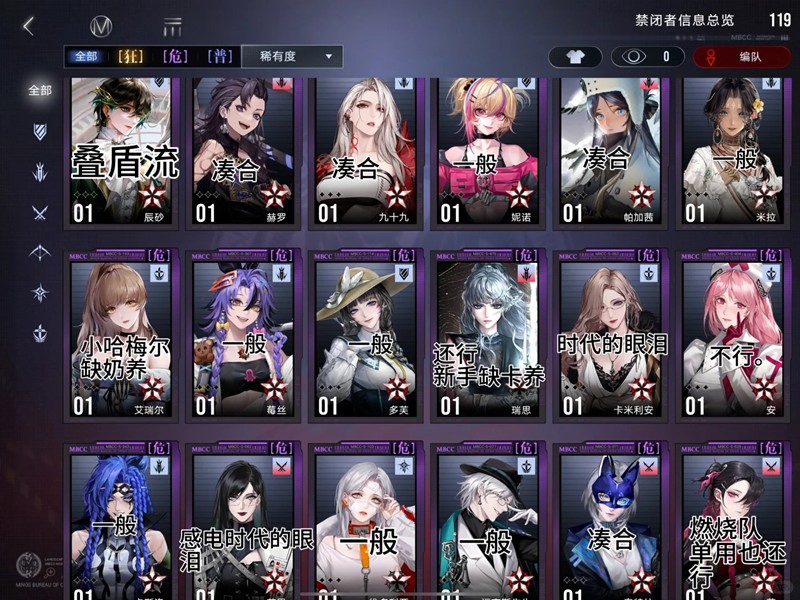Filter by 狂 rarity class
The width and height of the screenshot is (800, 600).
(x=131, y=57)
